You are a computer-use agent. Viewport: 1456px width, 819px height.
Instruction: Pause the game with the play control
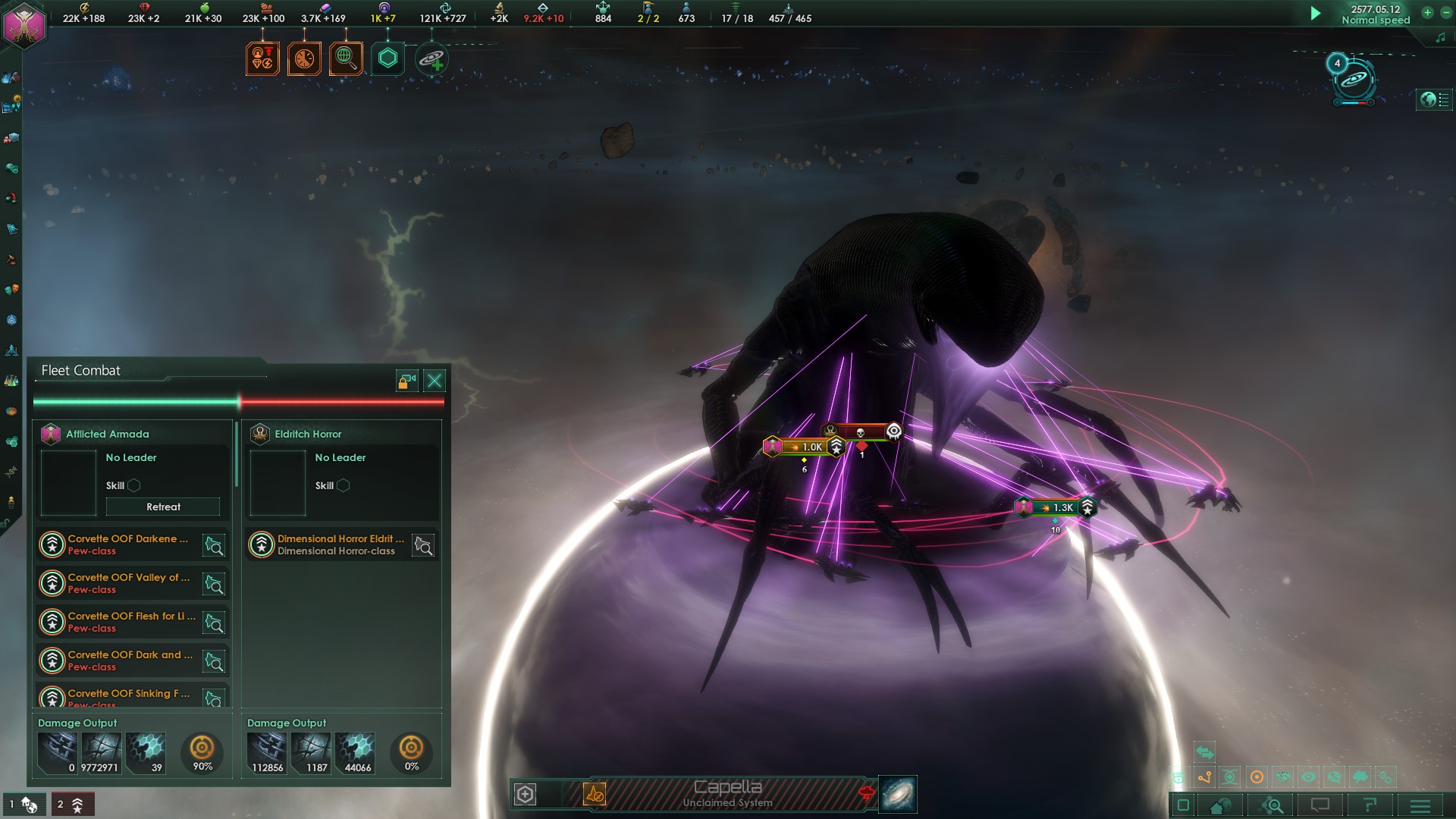[1316, 12]
